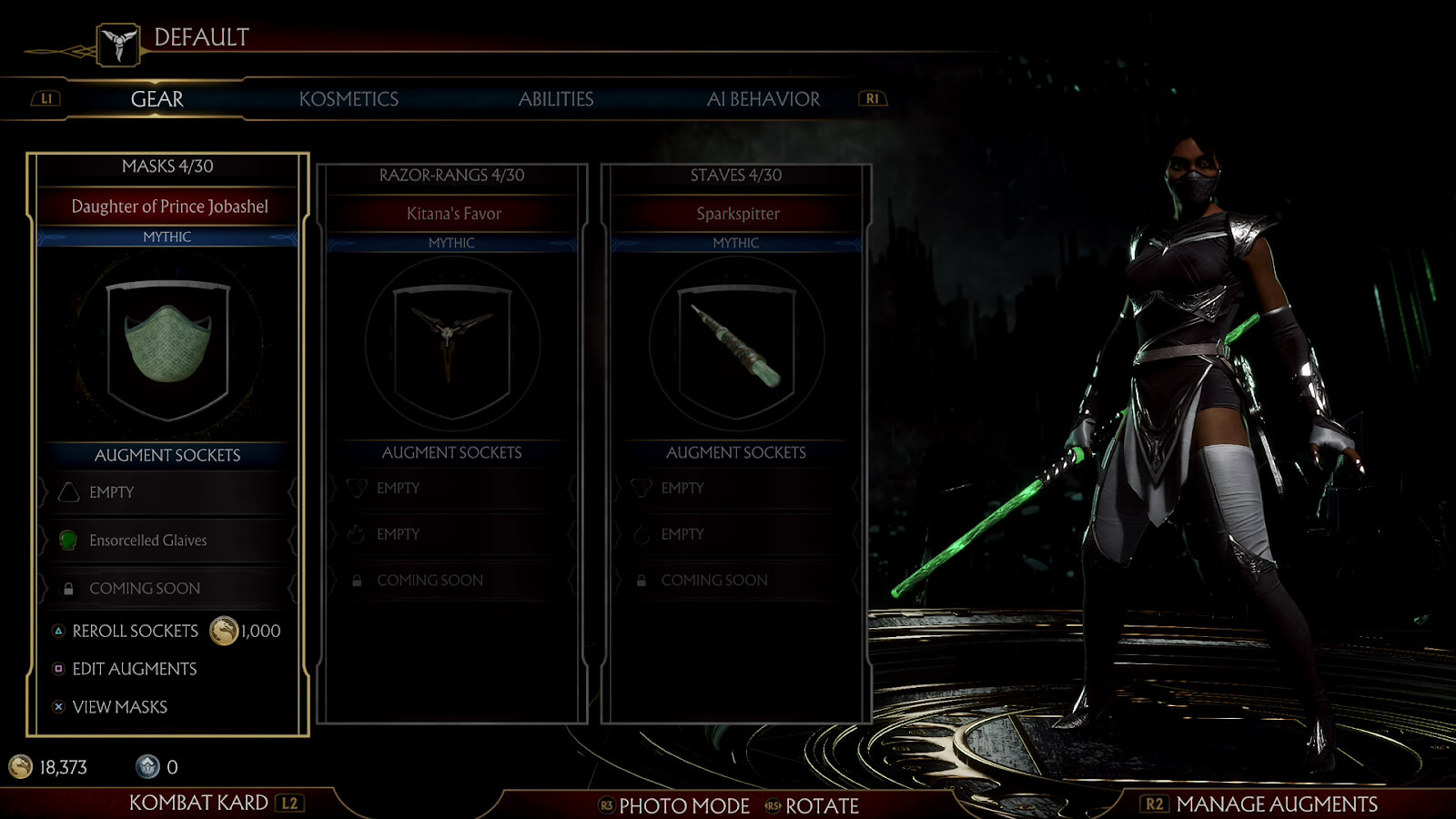Switch to the Gear tab

click(x=157, y=99)
